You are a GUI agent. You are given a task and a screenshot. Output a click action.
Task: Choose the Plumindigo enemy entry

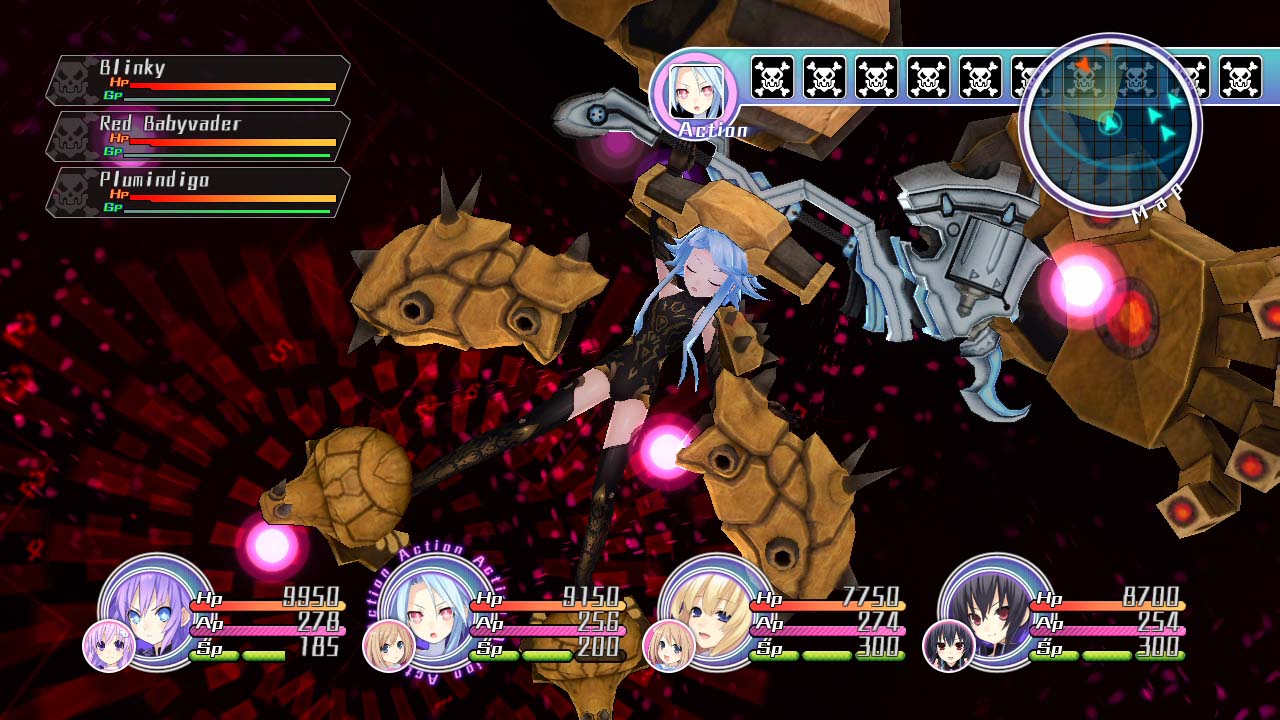point(198,193)
